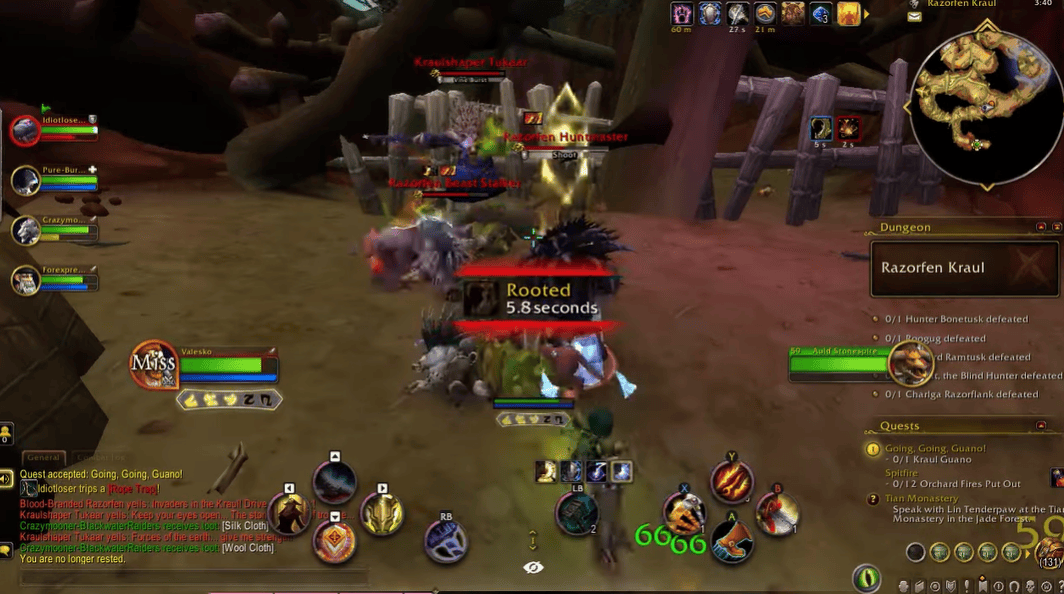This screenshot has width=1064, height=594.
Task: Use the orange diamond emblem ability
Action: (x=333, y=542)
